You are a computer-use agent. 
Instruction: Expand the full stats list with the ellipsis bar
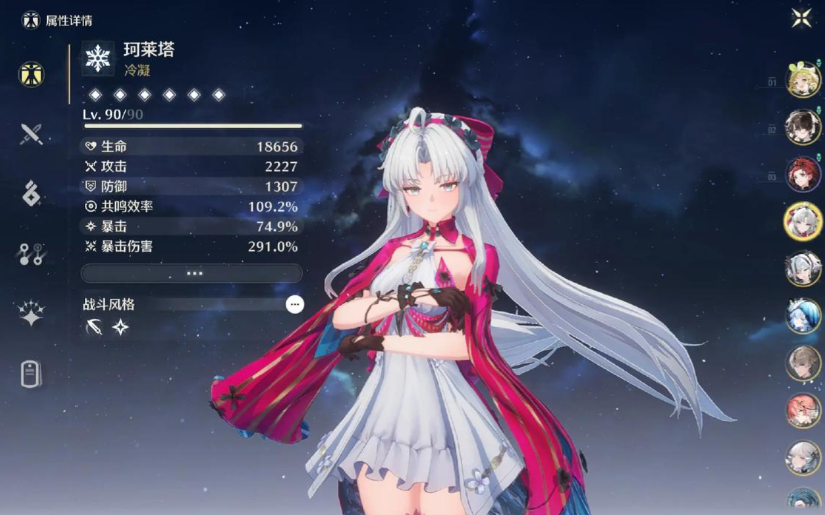(192, 273)
